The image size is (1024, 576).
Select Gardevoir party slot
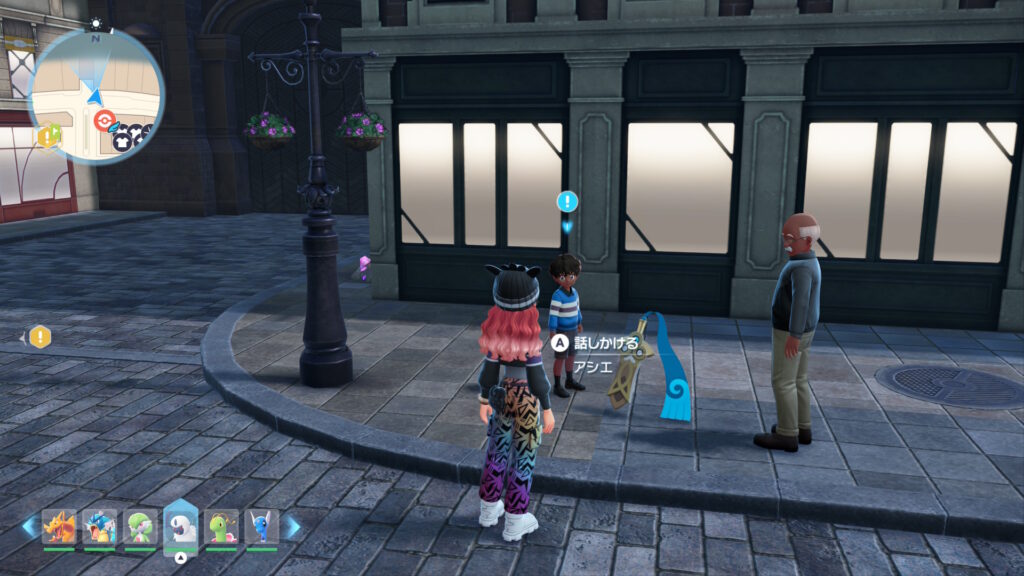[139, 525]
